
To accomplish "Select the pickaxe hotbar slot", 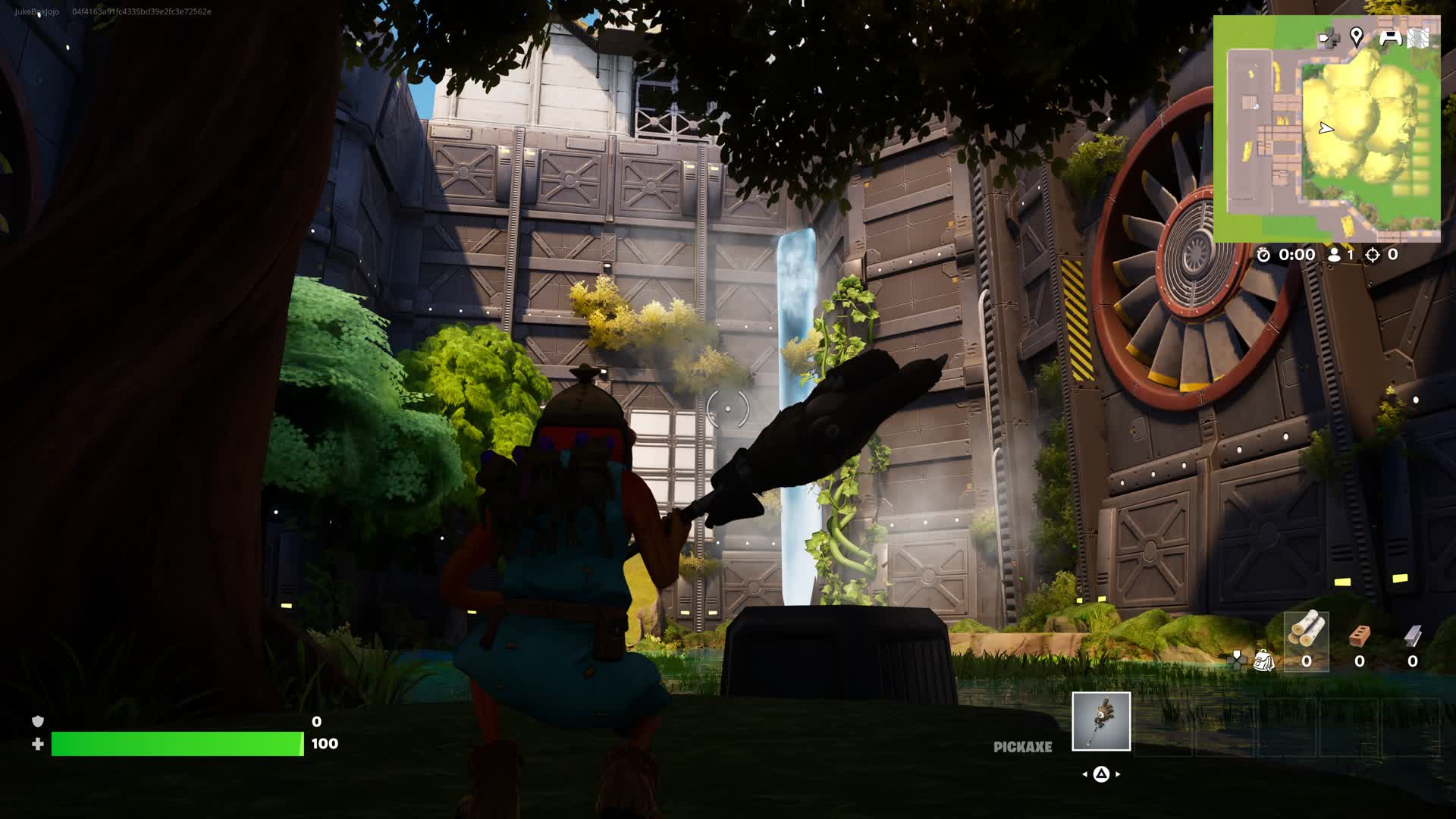I will click(x=1101, y=721).
